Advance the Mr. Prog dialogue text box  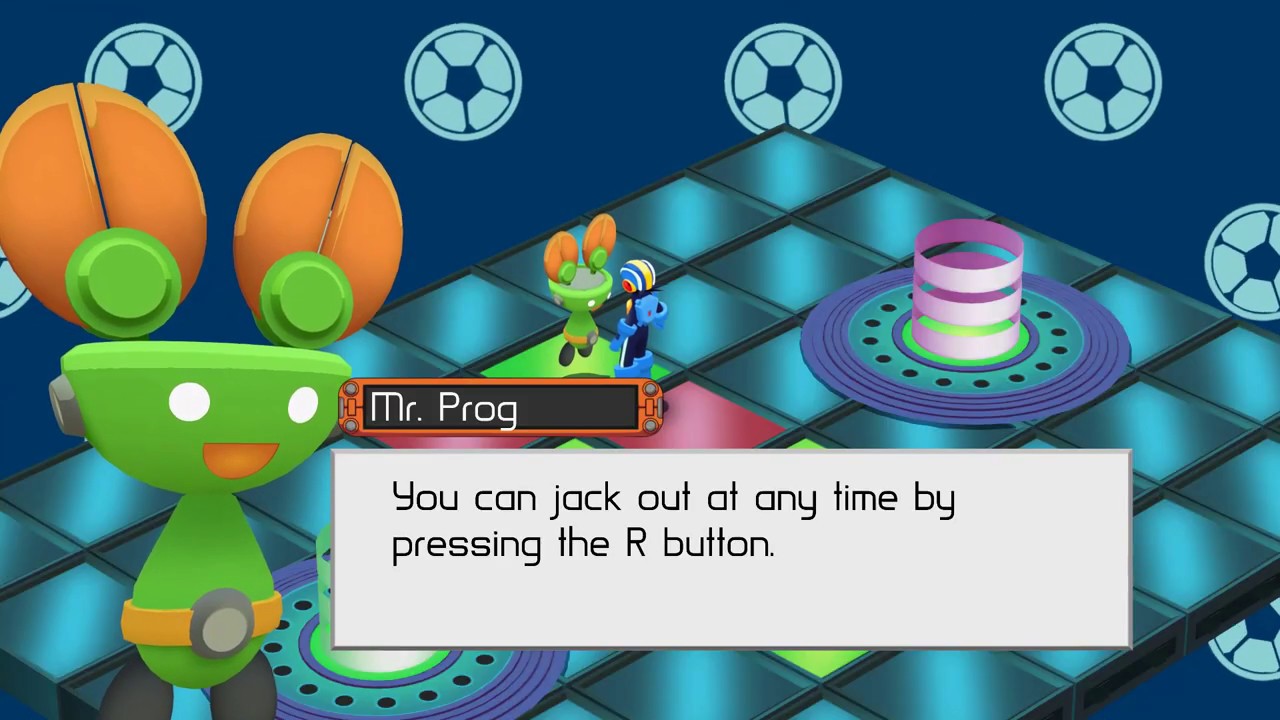point(731,549)
